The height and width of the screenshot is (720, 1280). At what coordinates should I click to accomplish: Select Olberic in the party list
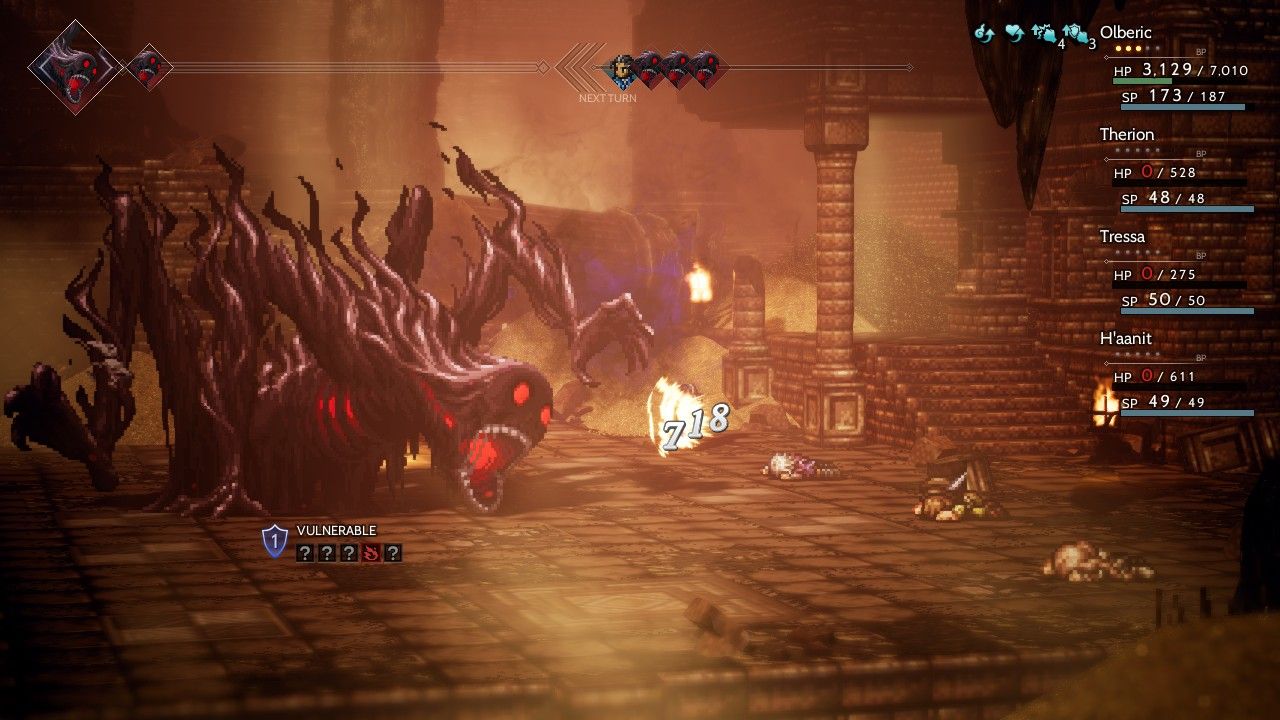point(1126,33)
